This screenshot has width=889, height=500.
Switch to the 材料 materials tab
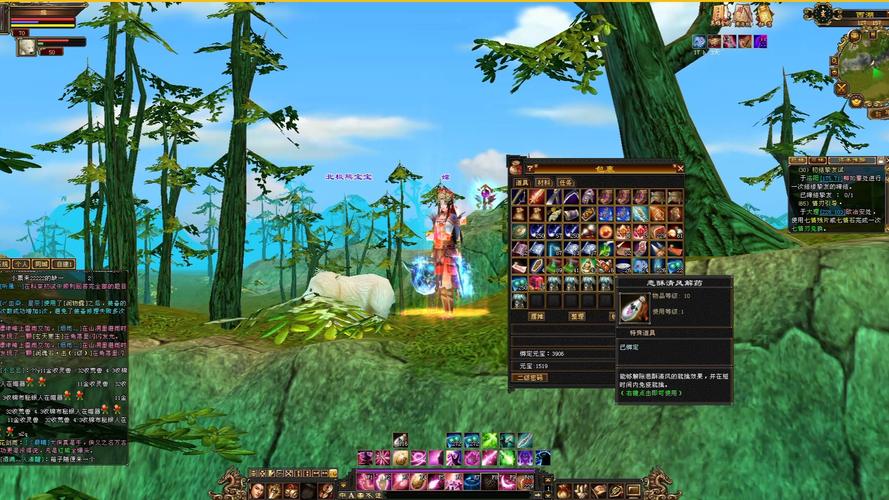tap(544, 182)
